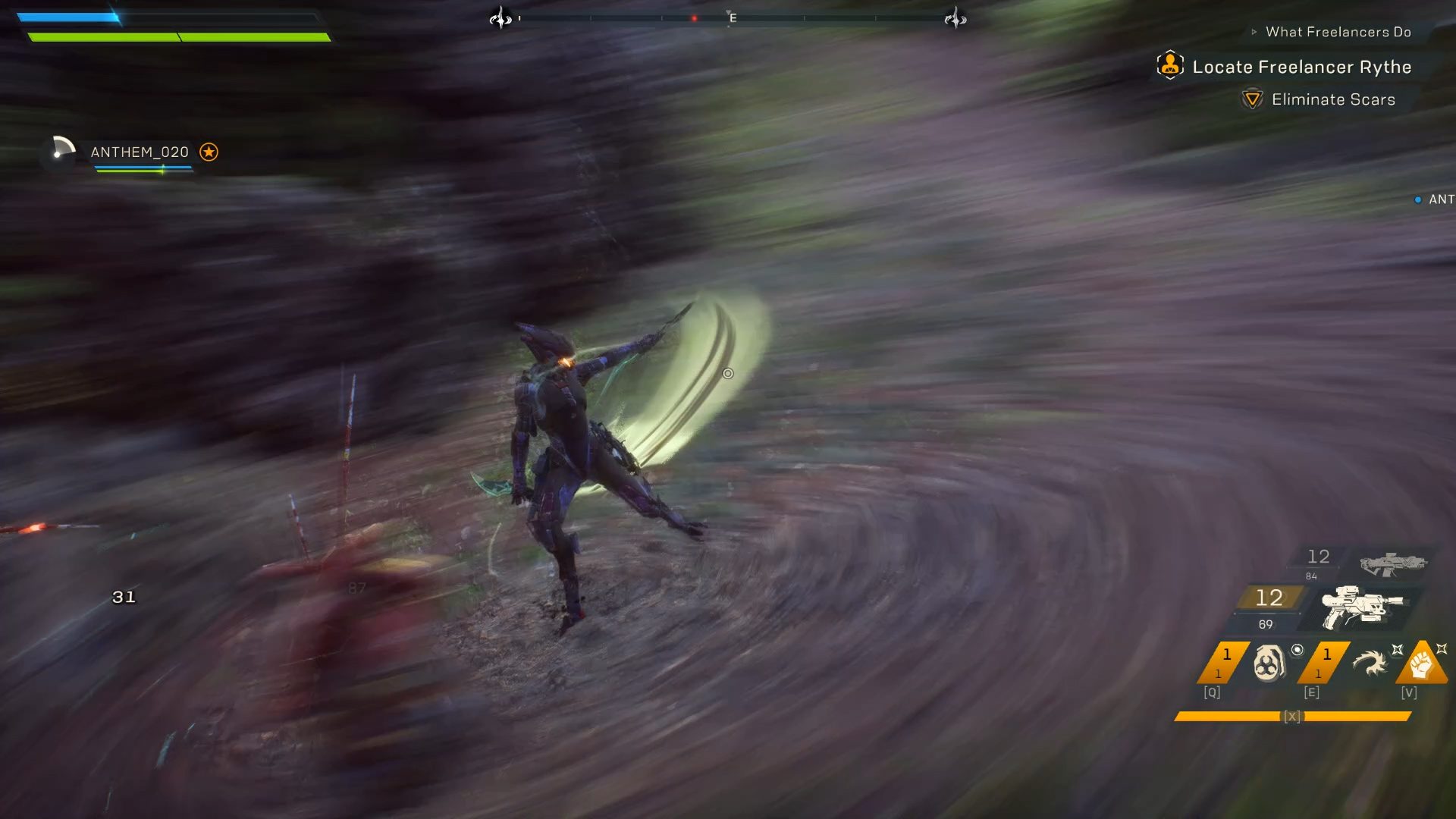The height and width of the screenshot is (819, 1456).
Task: Select the Locate Freelancer Rythe objective text
Action: click(1301, 67)
